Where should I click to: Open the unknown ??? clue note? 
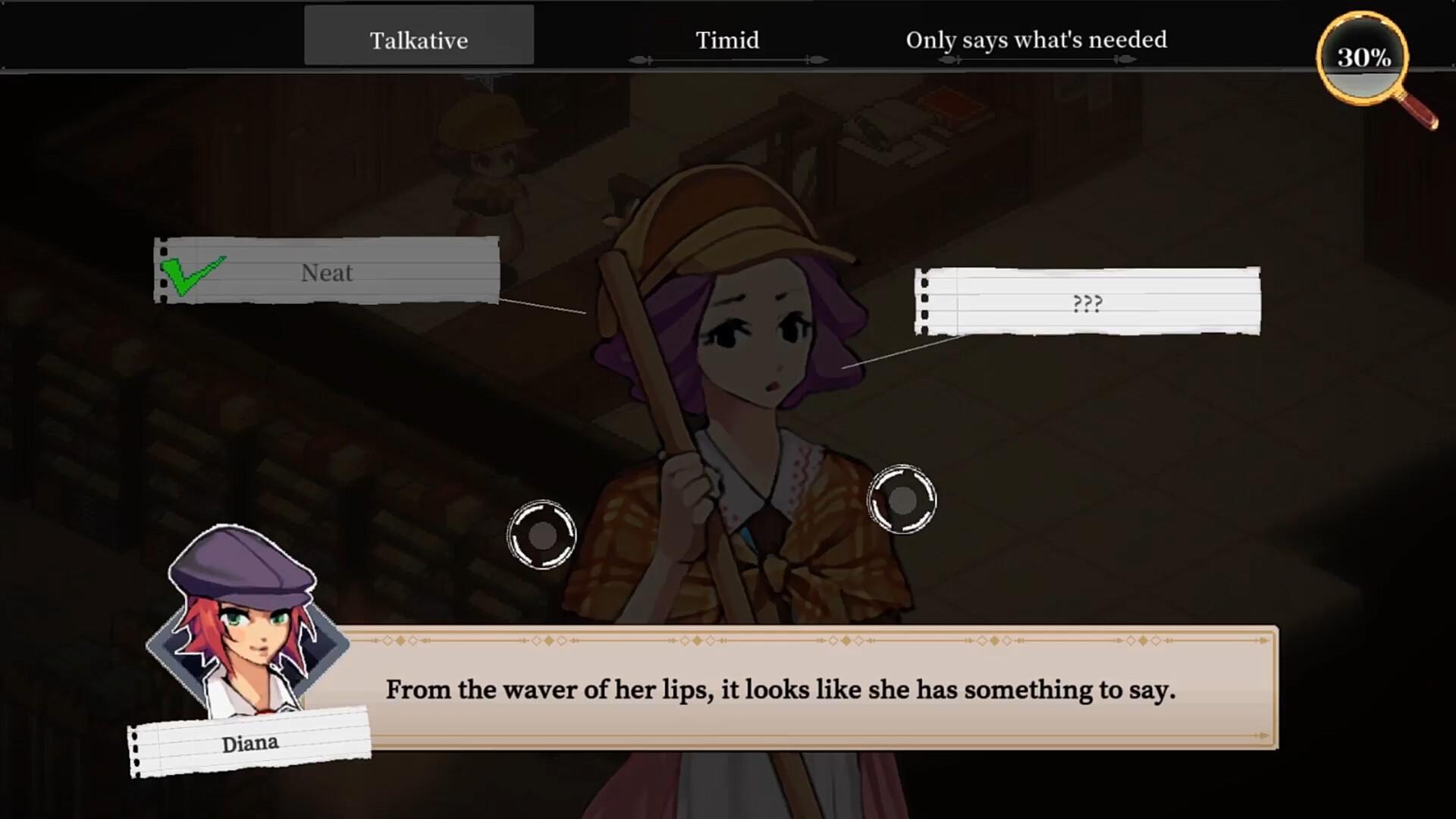1087,303
